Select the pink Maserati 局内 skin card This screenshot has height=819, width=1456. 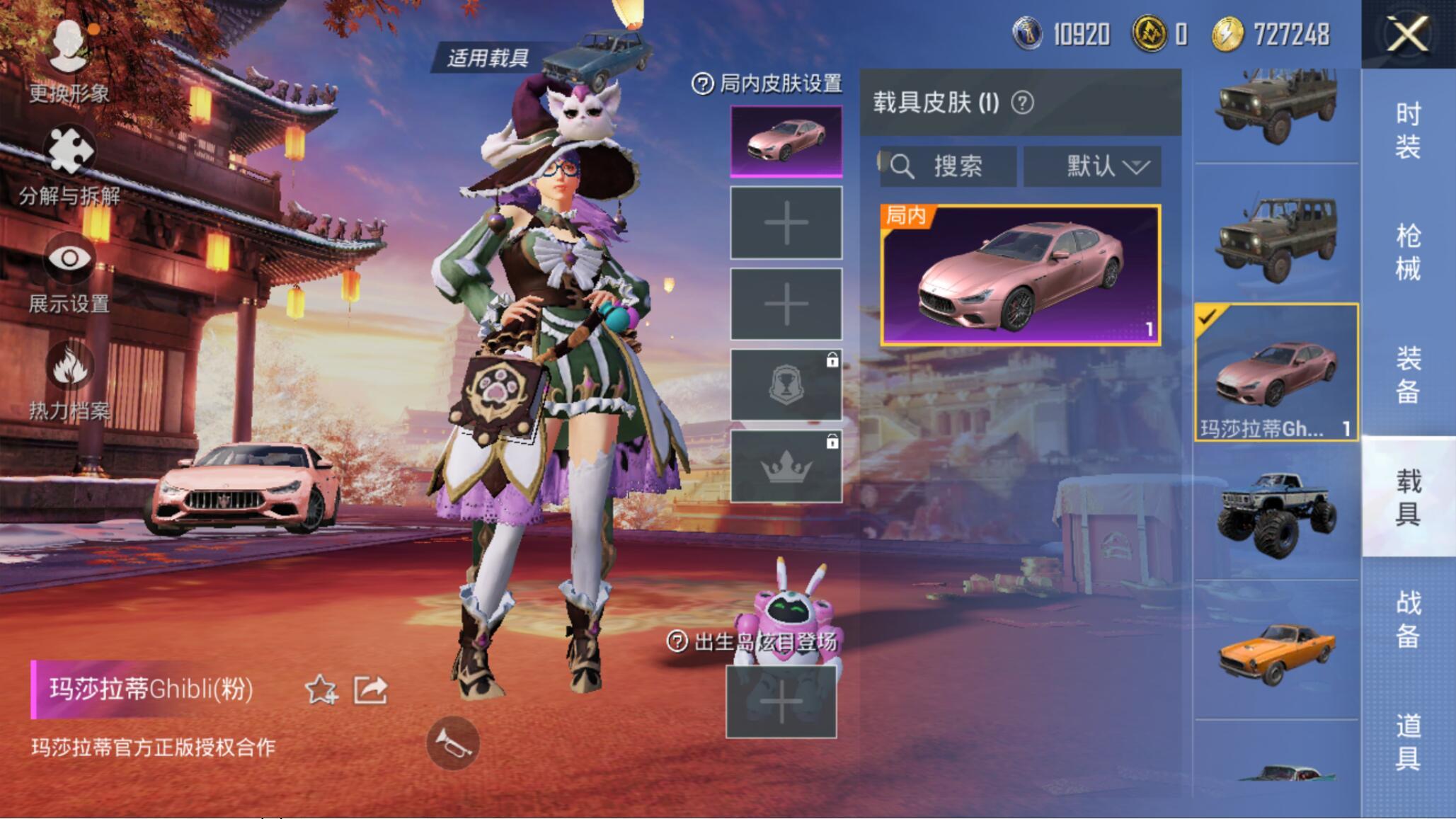[1020, 275]
